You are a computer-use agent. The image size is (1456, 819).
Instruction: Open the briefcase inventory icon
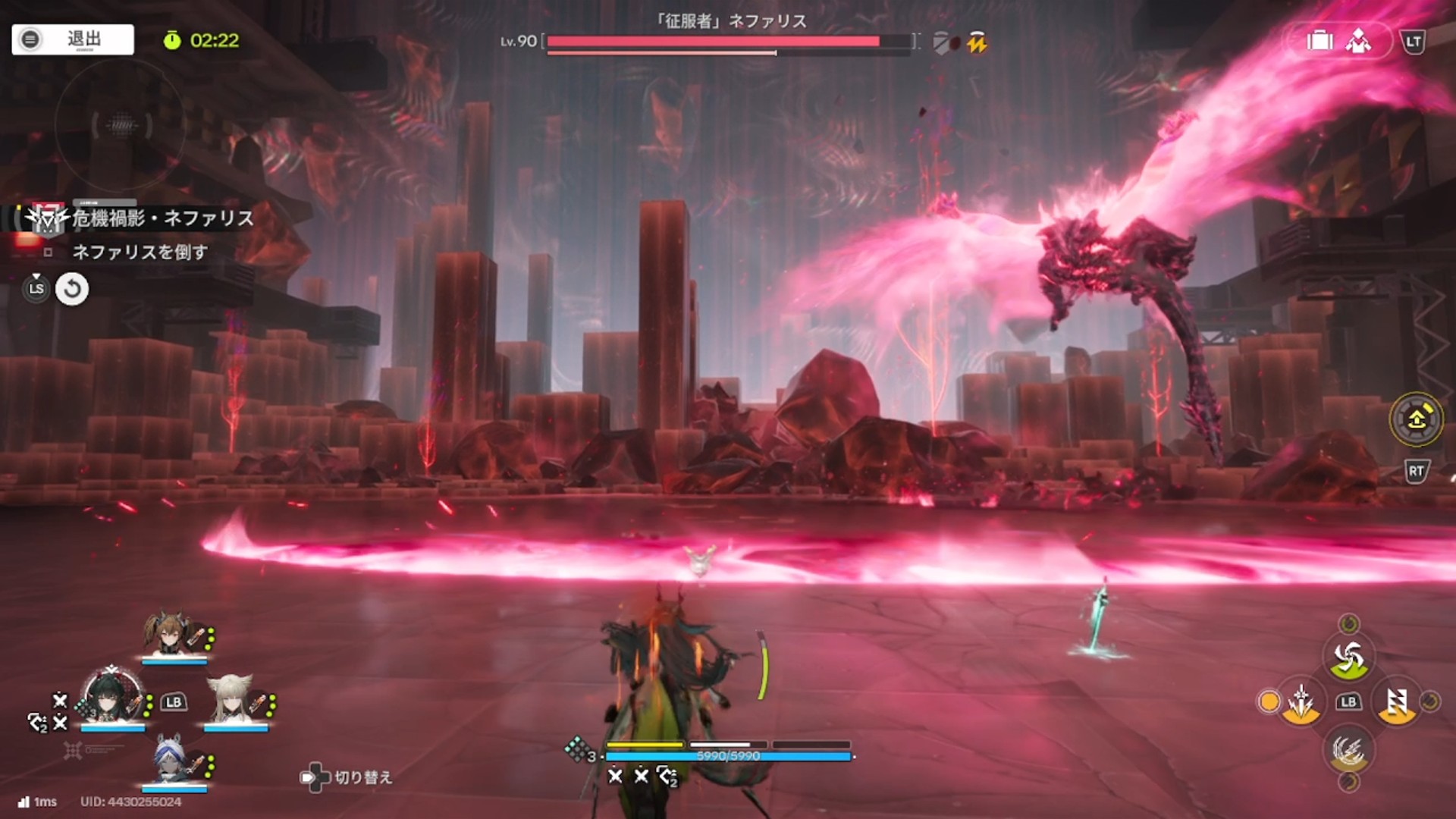coord(1319,41)
